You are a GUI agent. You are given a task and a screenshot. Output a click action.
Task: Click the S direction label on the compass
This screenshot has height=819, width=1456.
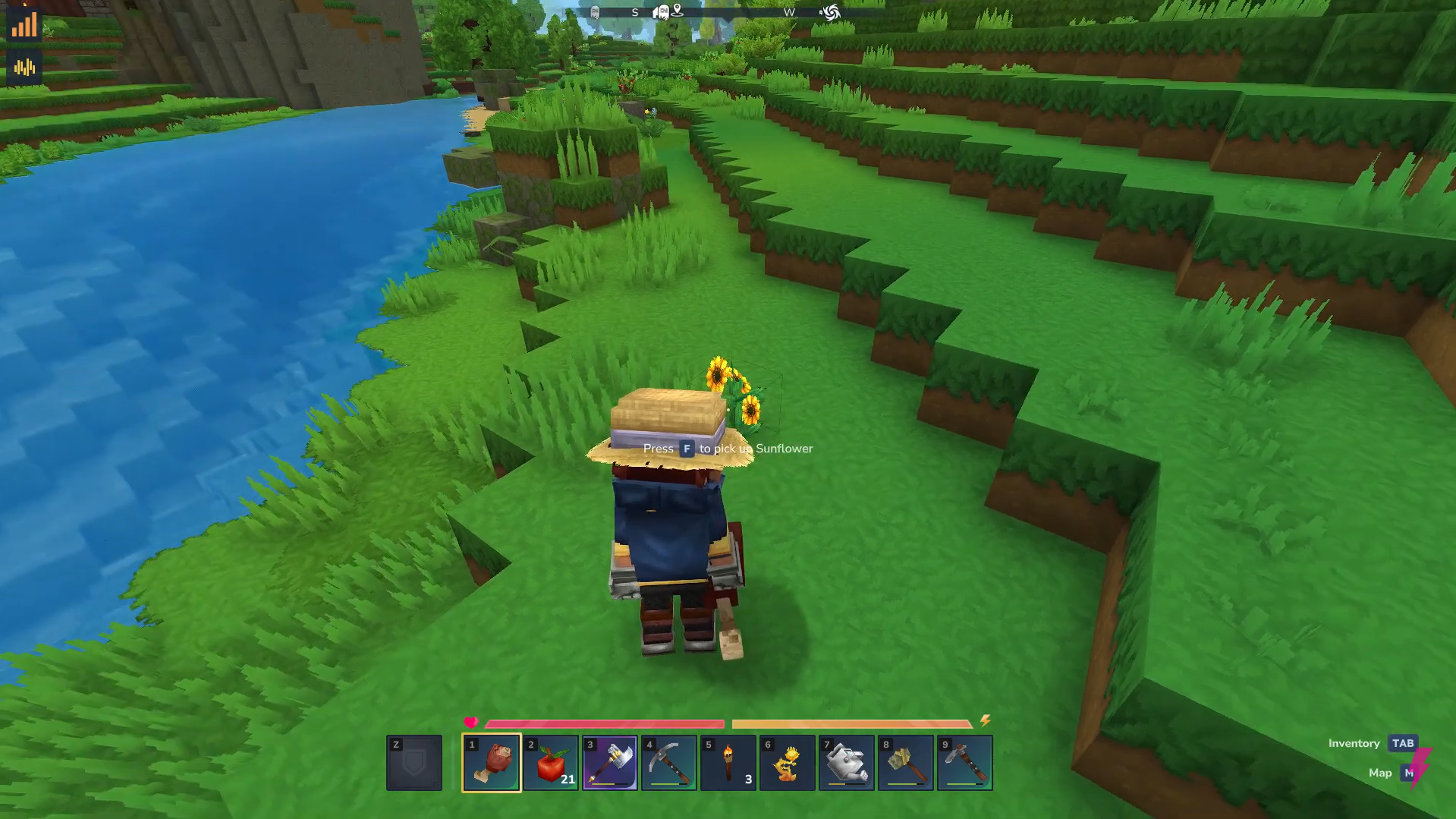click(634, 12)
